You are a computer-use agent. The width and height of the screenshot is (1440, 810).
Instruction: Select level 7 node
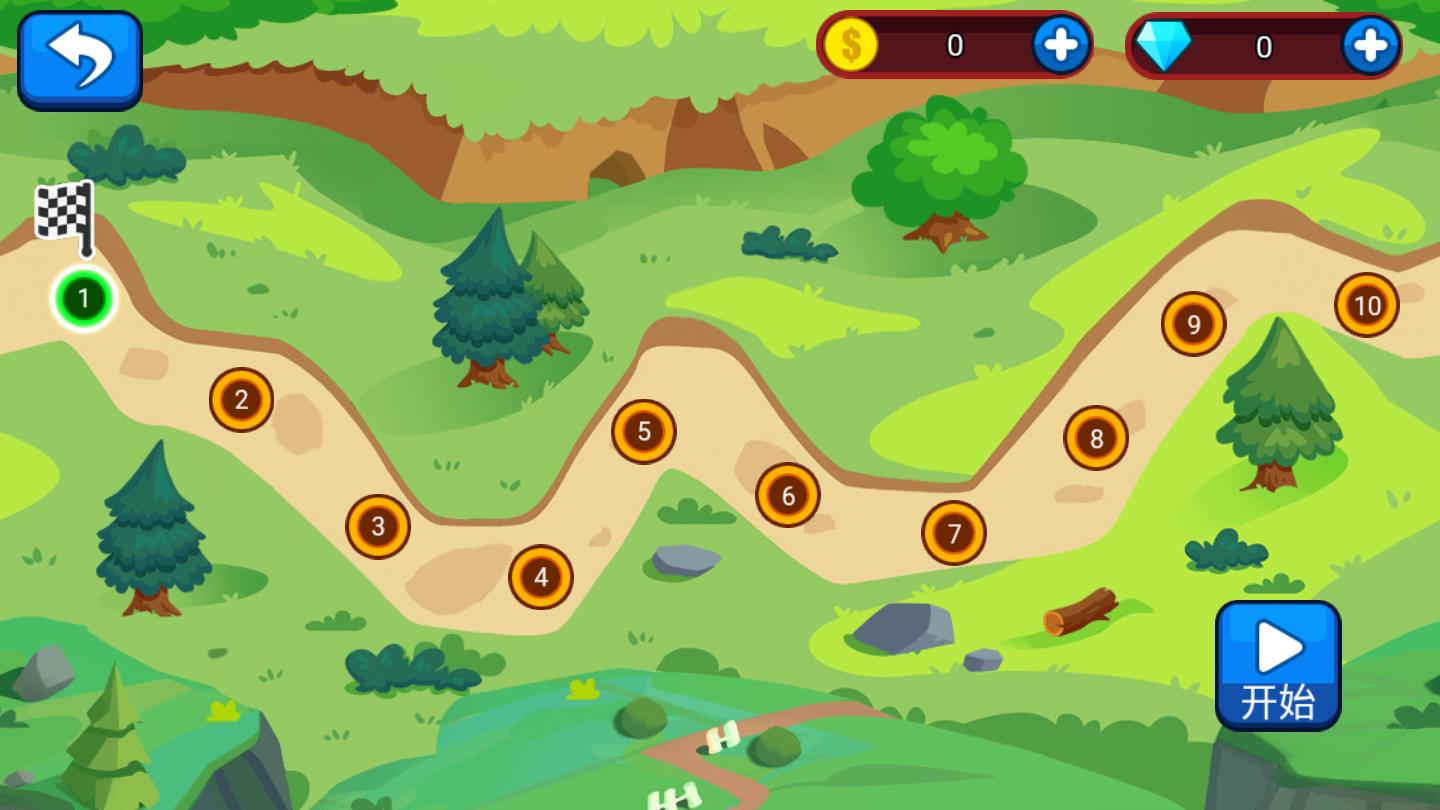tap(954, 533)
